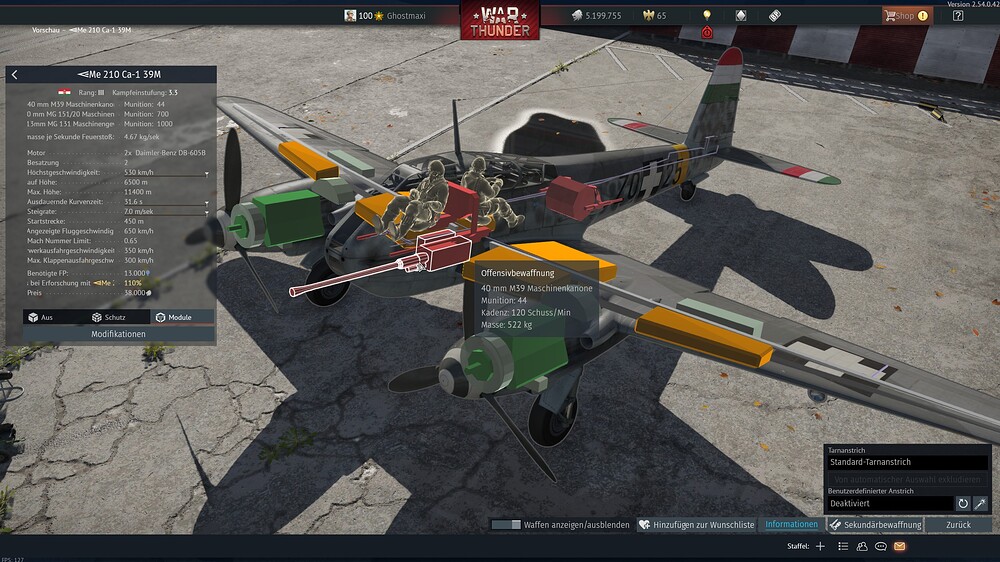This screenshot has height=562, width=1000.
Task: Click the light bulb icon in top bar
Action: coord(707,16)
